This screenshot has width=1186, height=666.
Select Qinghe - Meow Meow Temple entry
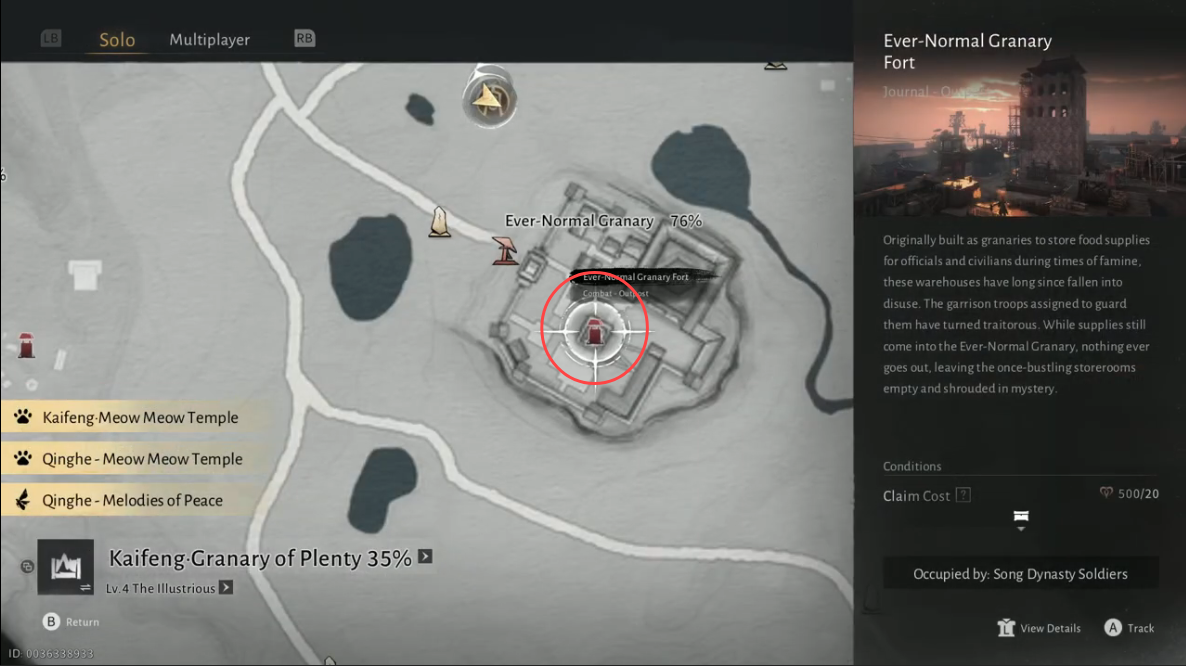[142, 459]
